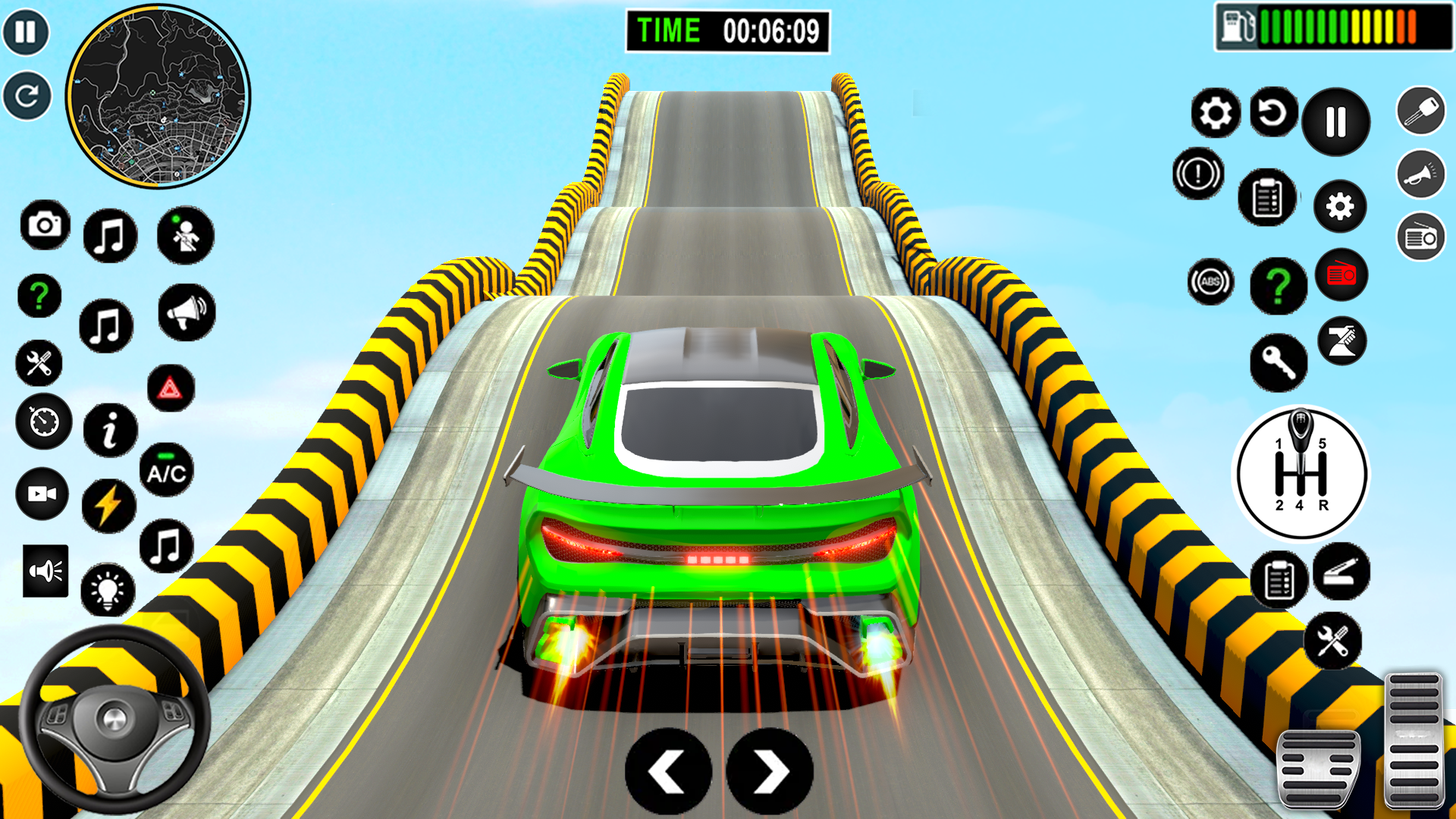Click the green question mark on the right
The width and height of the screenshot is (1456, 819).
click(1279, 286)
